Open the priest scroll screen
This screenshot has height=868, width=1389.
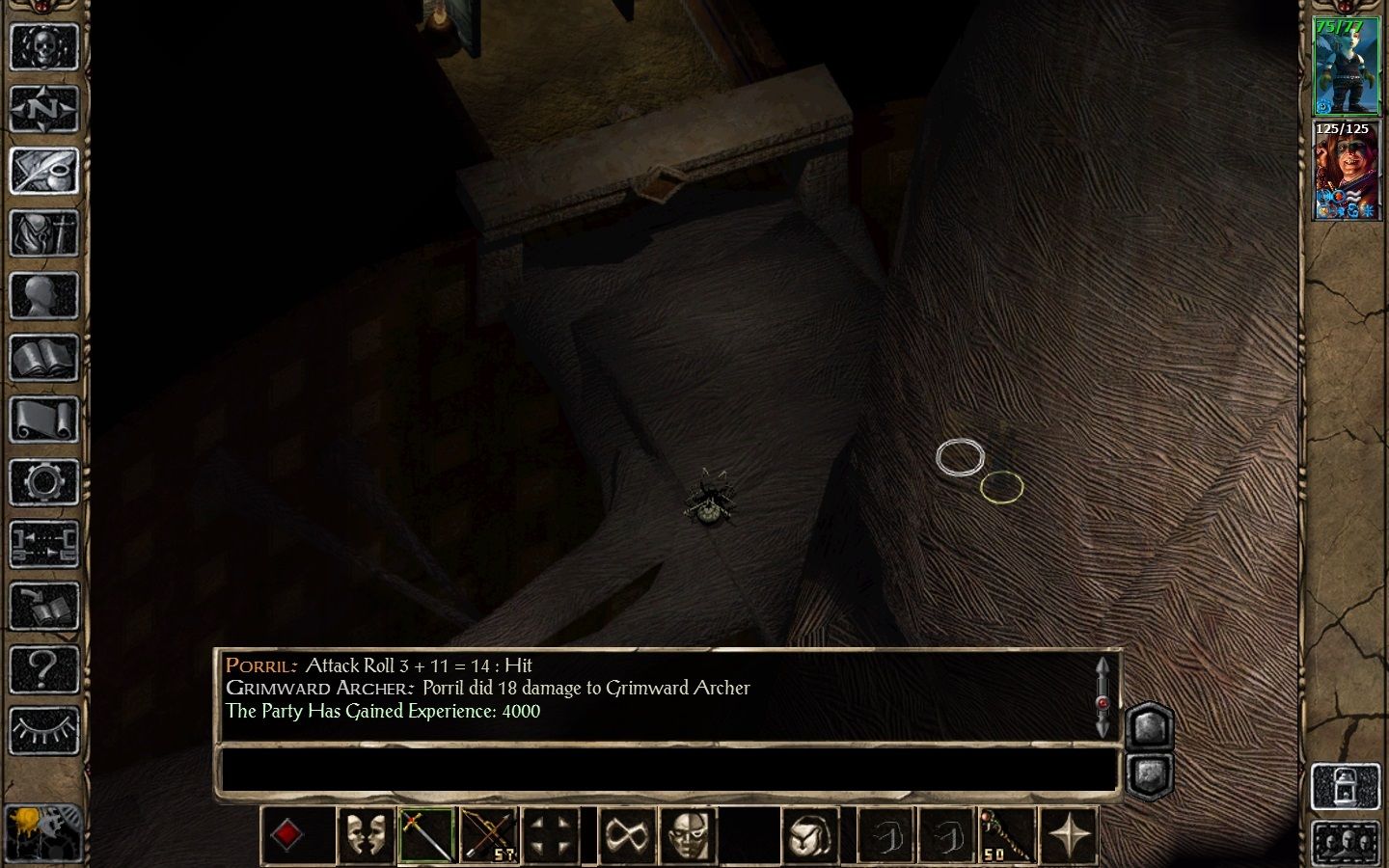43,420
